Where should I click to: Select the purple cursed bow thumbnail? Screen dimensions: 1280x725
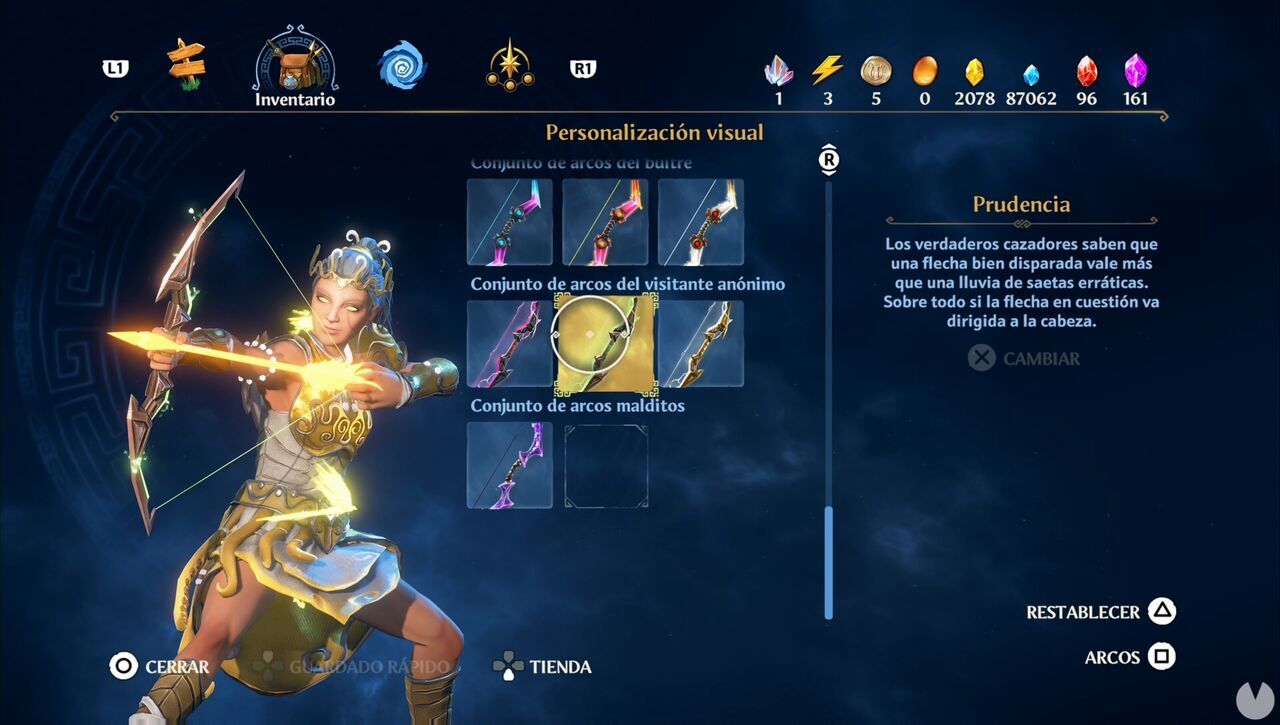[x=509, y=466]
